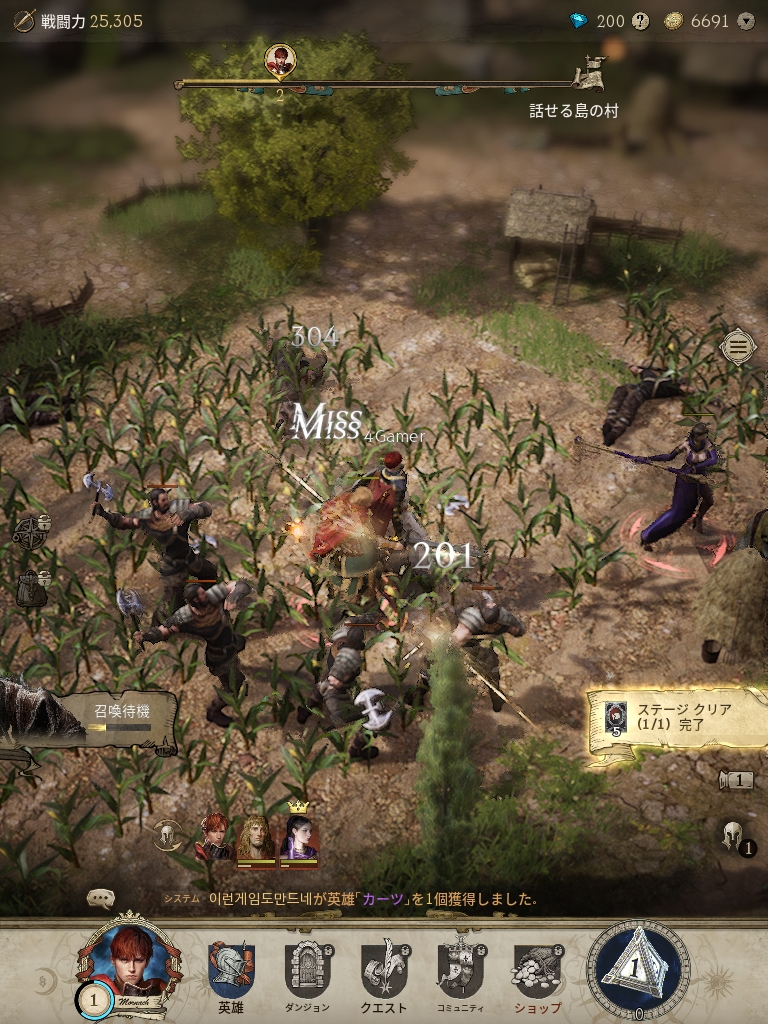The image size is (768, 1024).
Task: Click the helmet icon with badge 1
Action: (736, 838)
